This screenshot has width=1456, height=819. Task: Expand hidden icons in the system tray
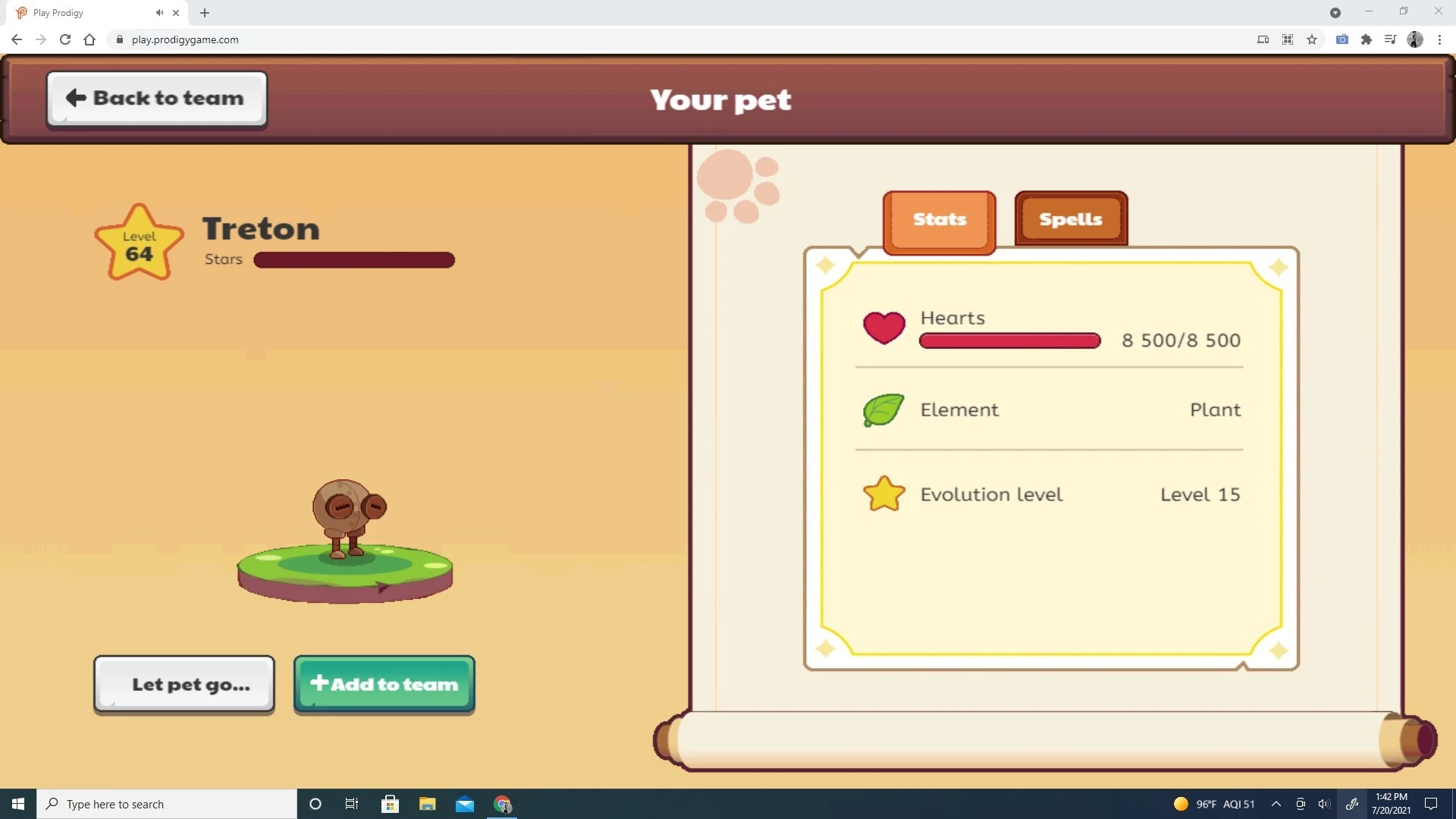click(x=1277, y=804)
